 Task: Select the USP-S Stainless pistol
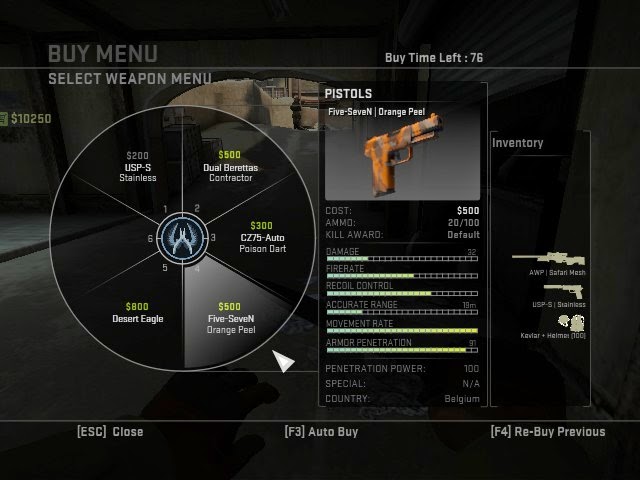[140, 167]
